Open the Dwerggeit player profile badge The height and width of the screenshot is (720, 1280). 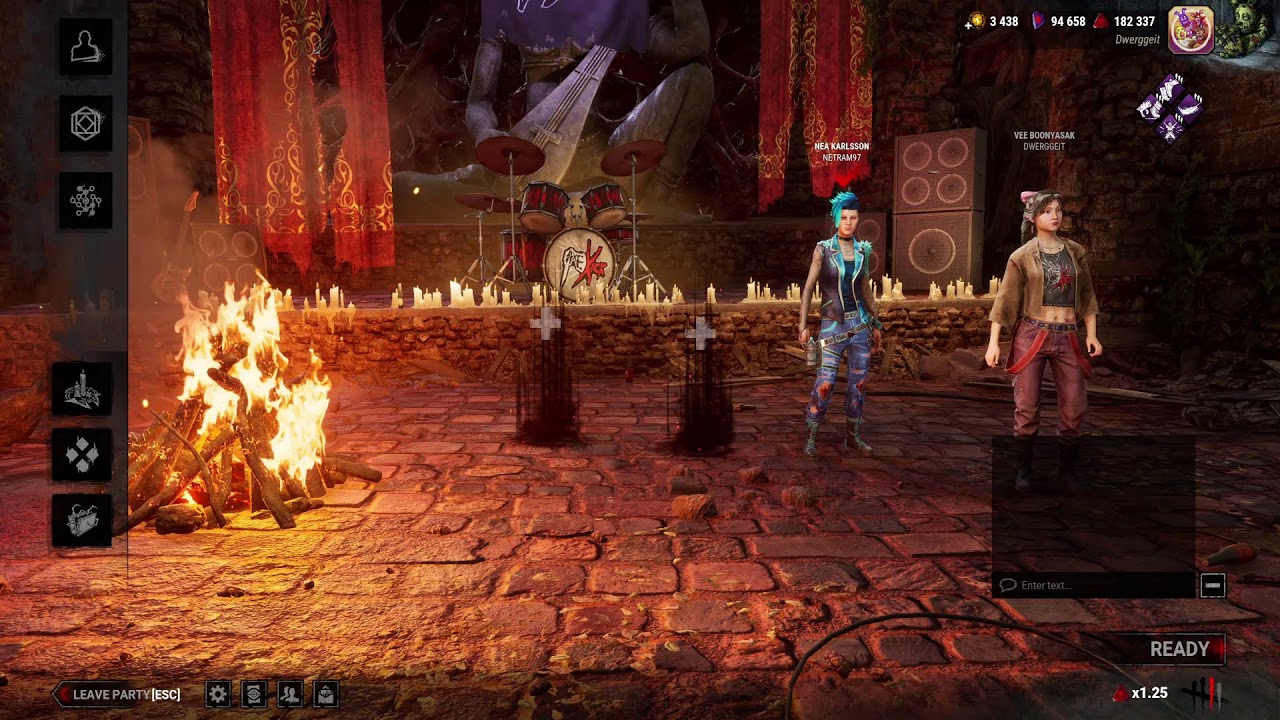1191,29
